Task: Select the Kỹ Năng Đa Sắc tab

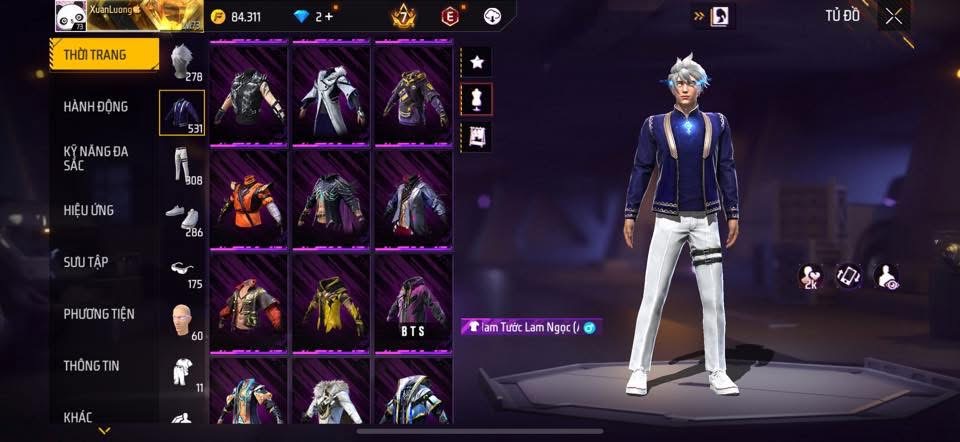Action: pyautogui.click(x=96, y=158)
